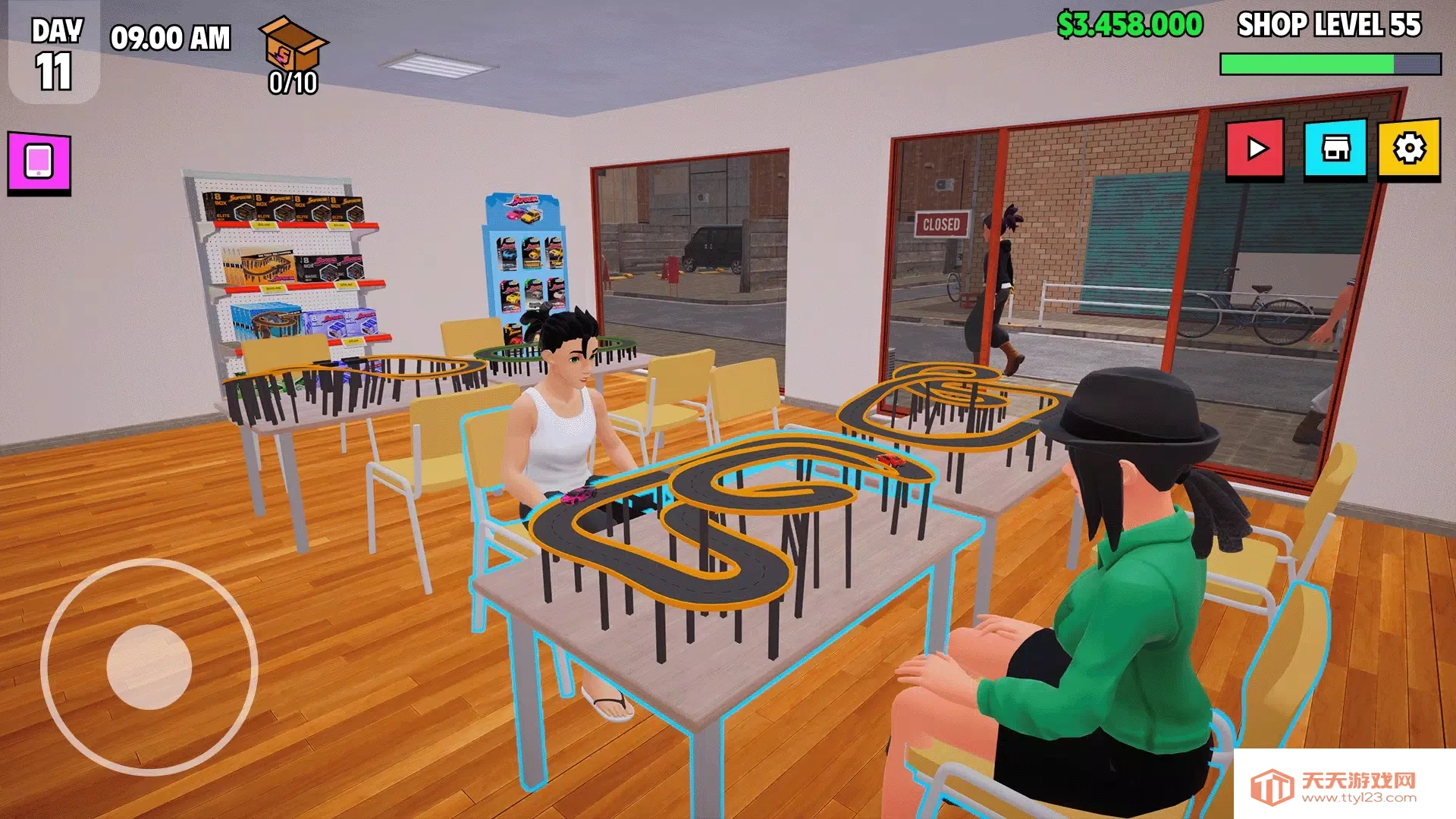Tap the red play button

(x=1255, y=149)
